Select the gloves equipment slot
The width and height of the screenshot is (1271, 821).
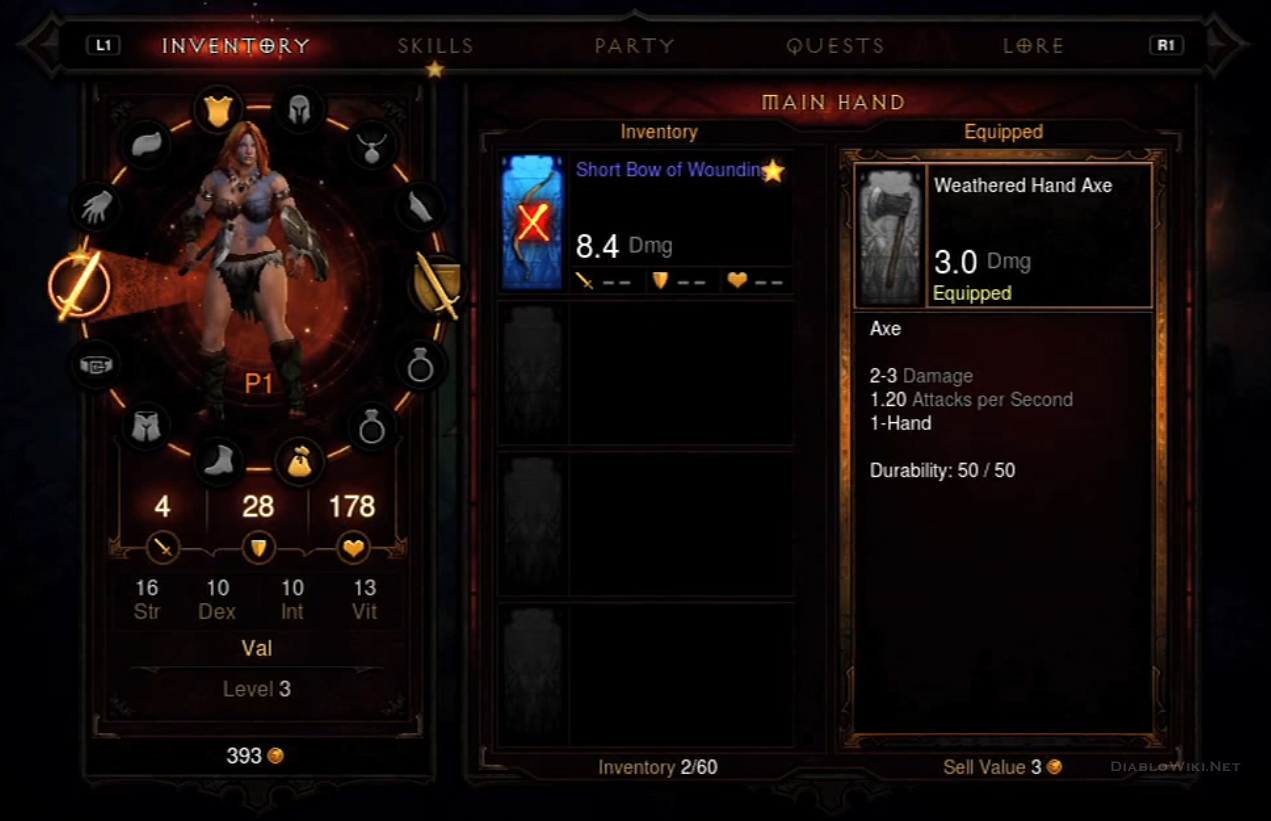96,207
